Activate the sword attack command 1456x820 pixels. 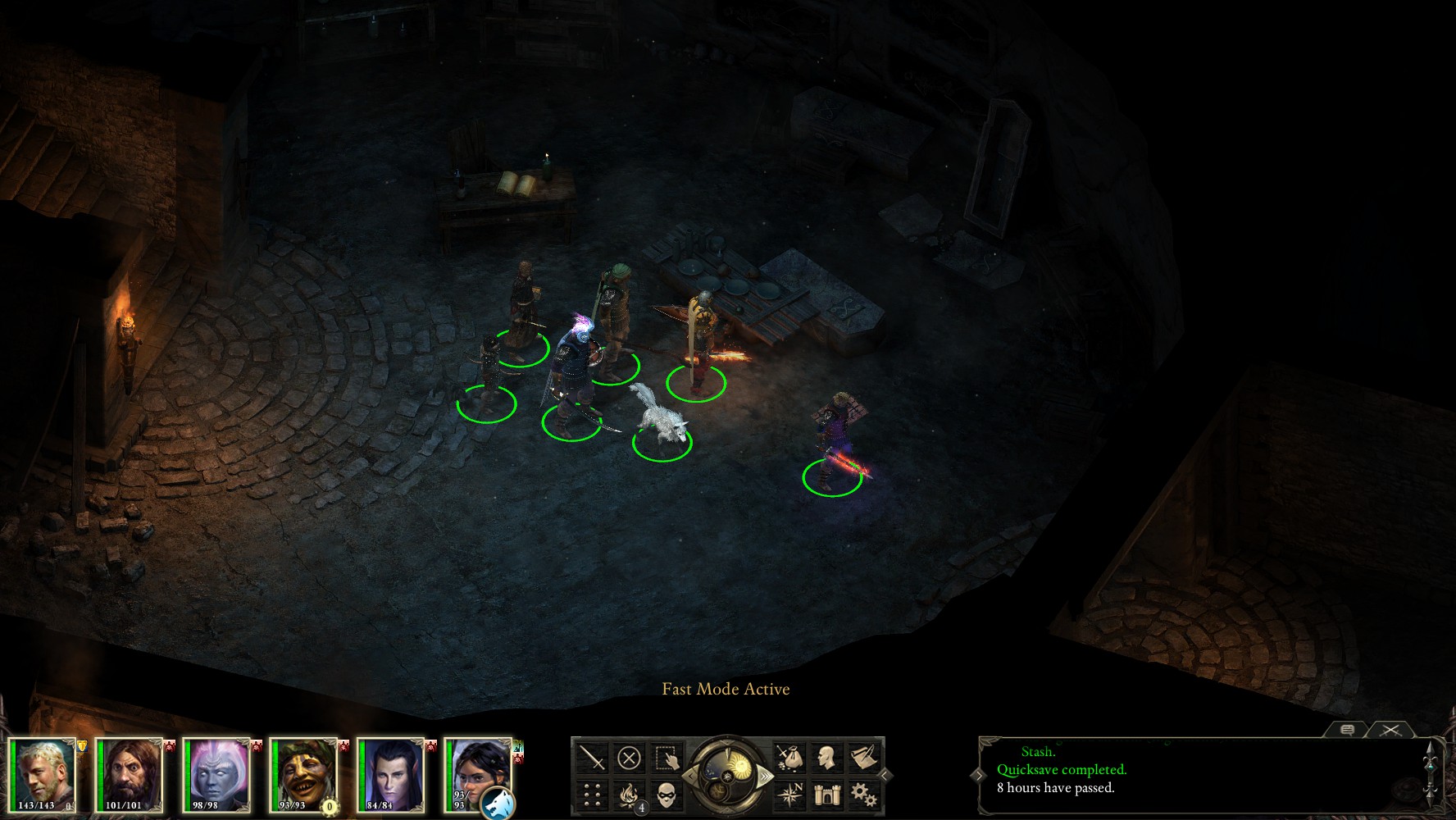click(x=591, y=758)
